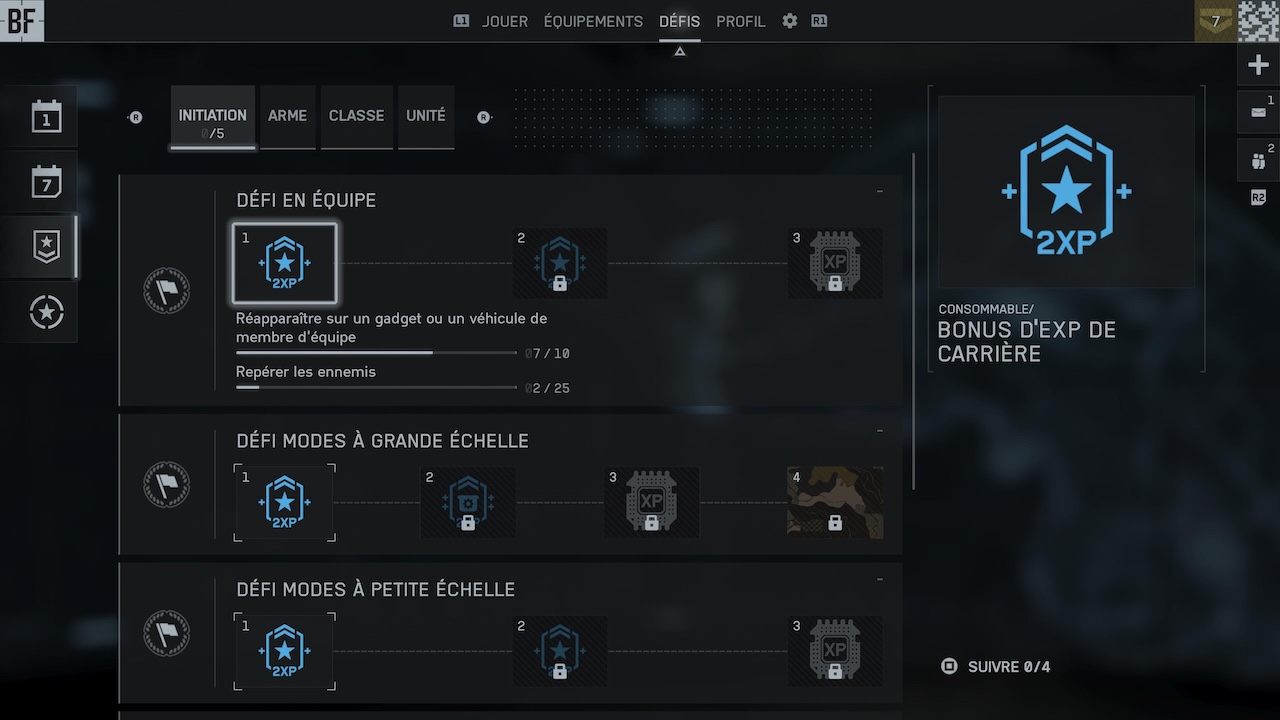Open settings via the gear icon

790,21
